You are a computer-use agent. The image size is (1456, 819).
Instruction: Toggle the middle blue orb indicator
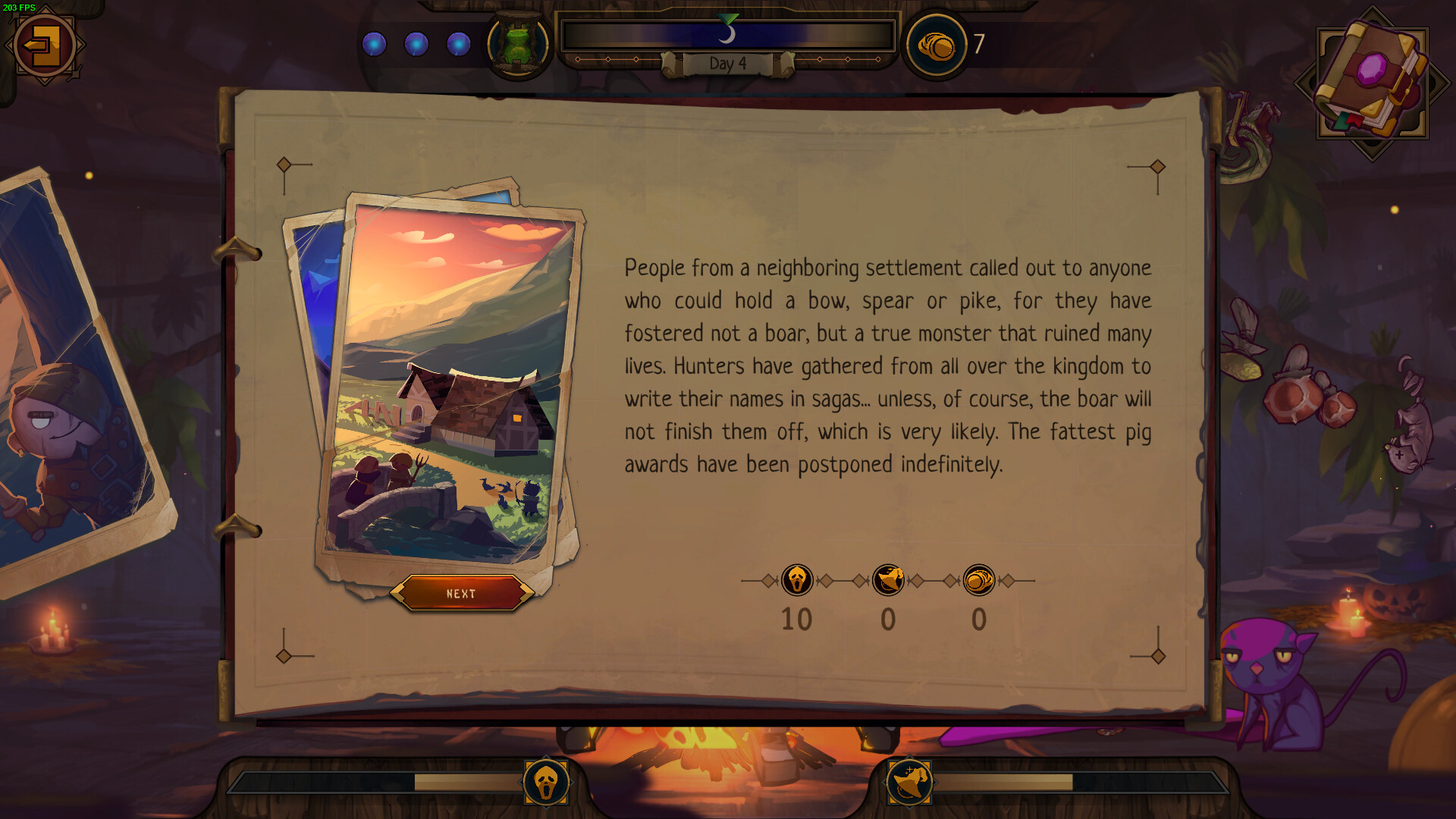tap(416, 44)
